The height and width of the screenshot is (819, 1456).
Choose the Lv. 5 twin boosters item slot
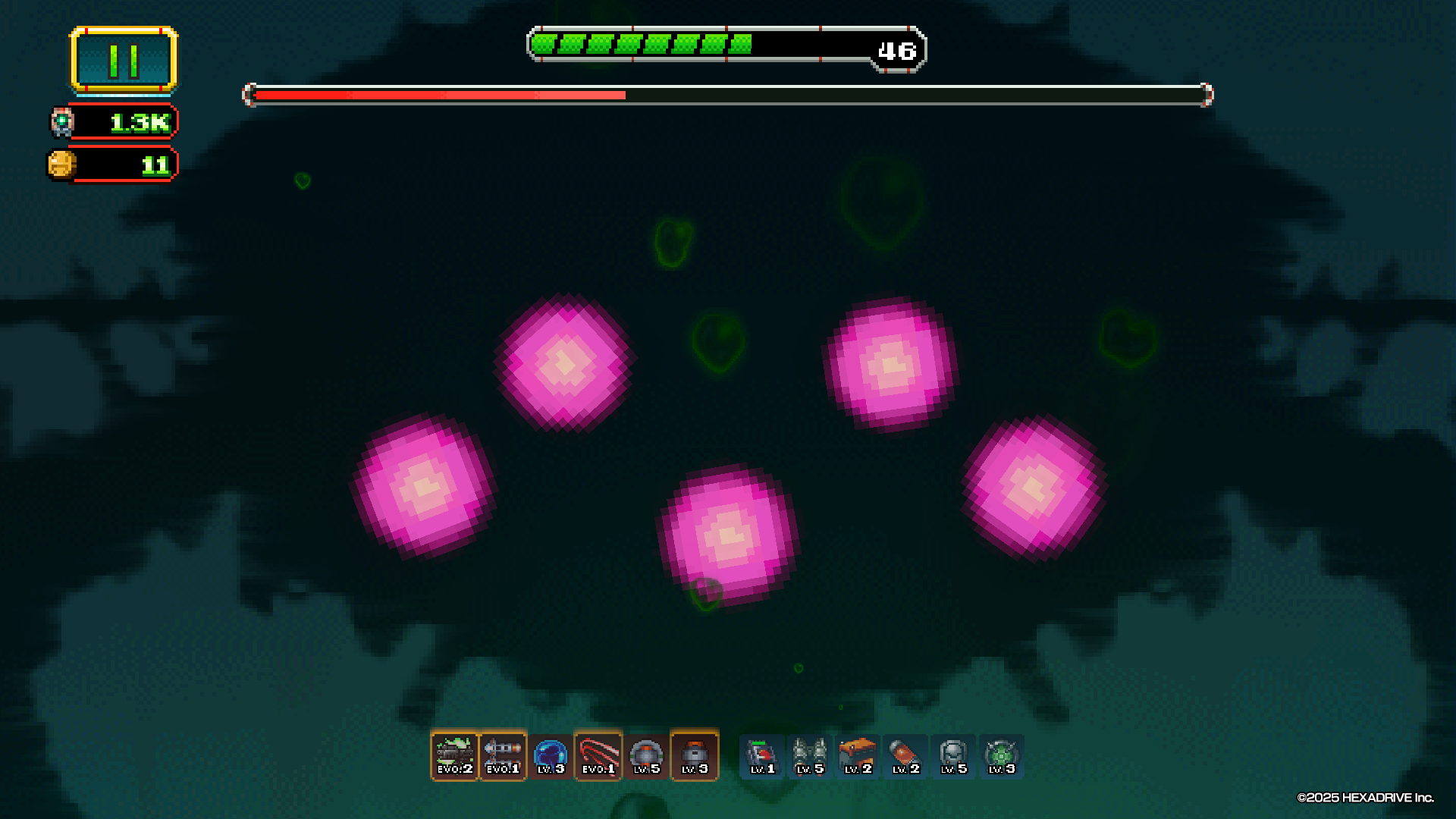click(809, 756)
